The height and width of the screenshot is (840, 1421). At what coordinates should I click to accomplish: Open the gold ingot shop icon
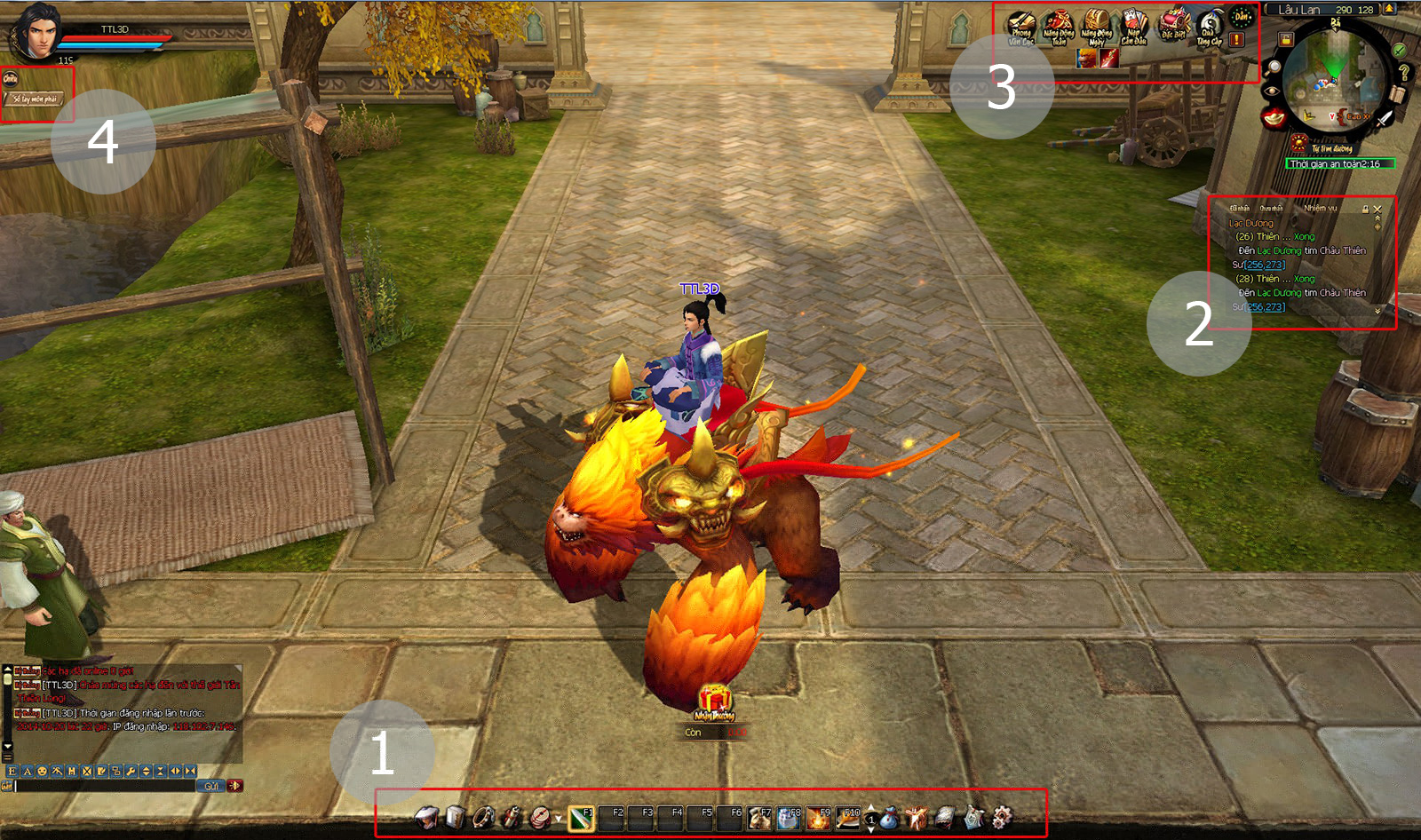point(1274,118)
